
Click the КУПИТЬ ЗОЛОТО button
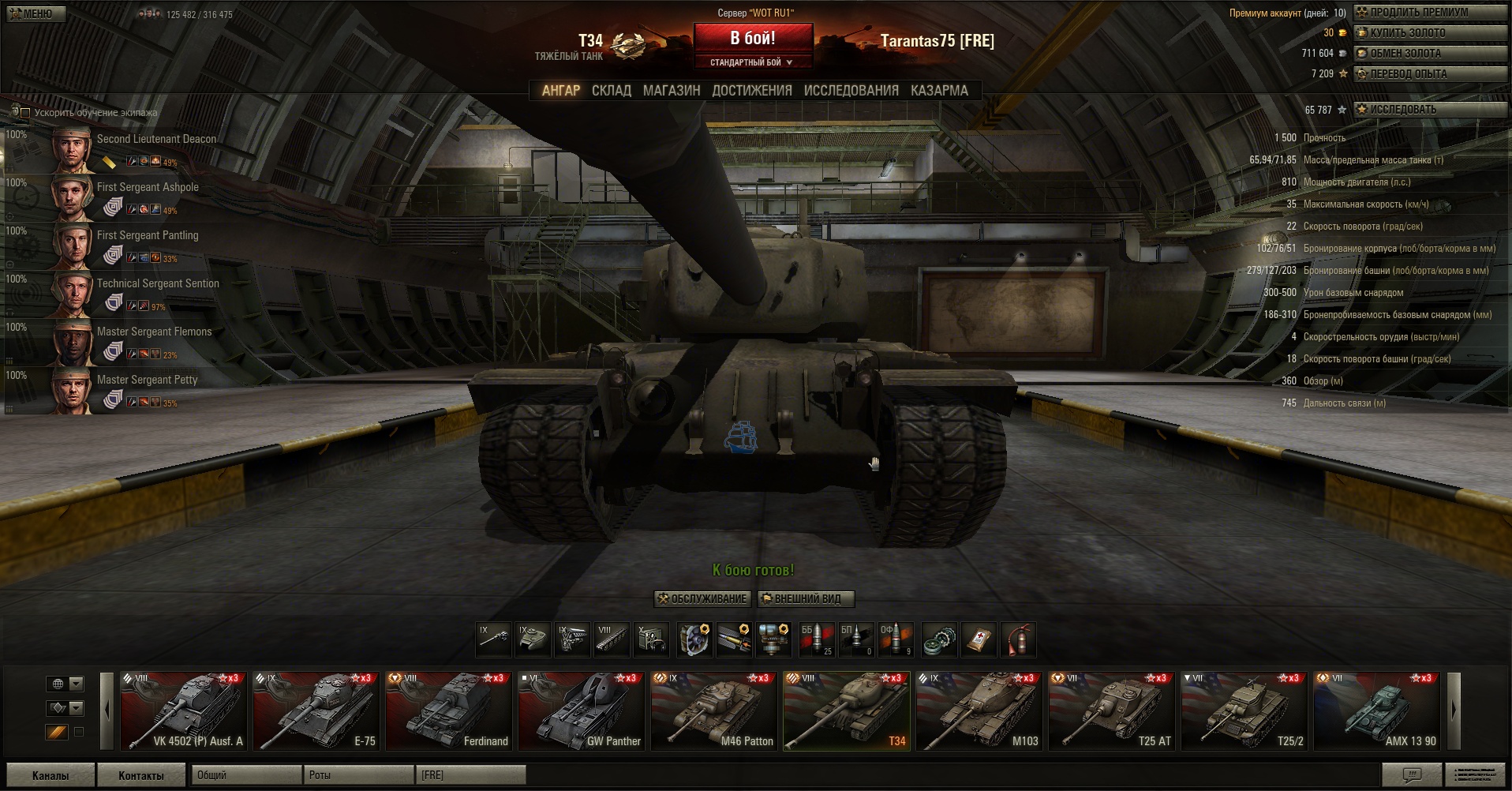(1430, 33)
